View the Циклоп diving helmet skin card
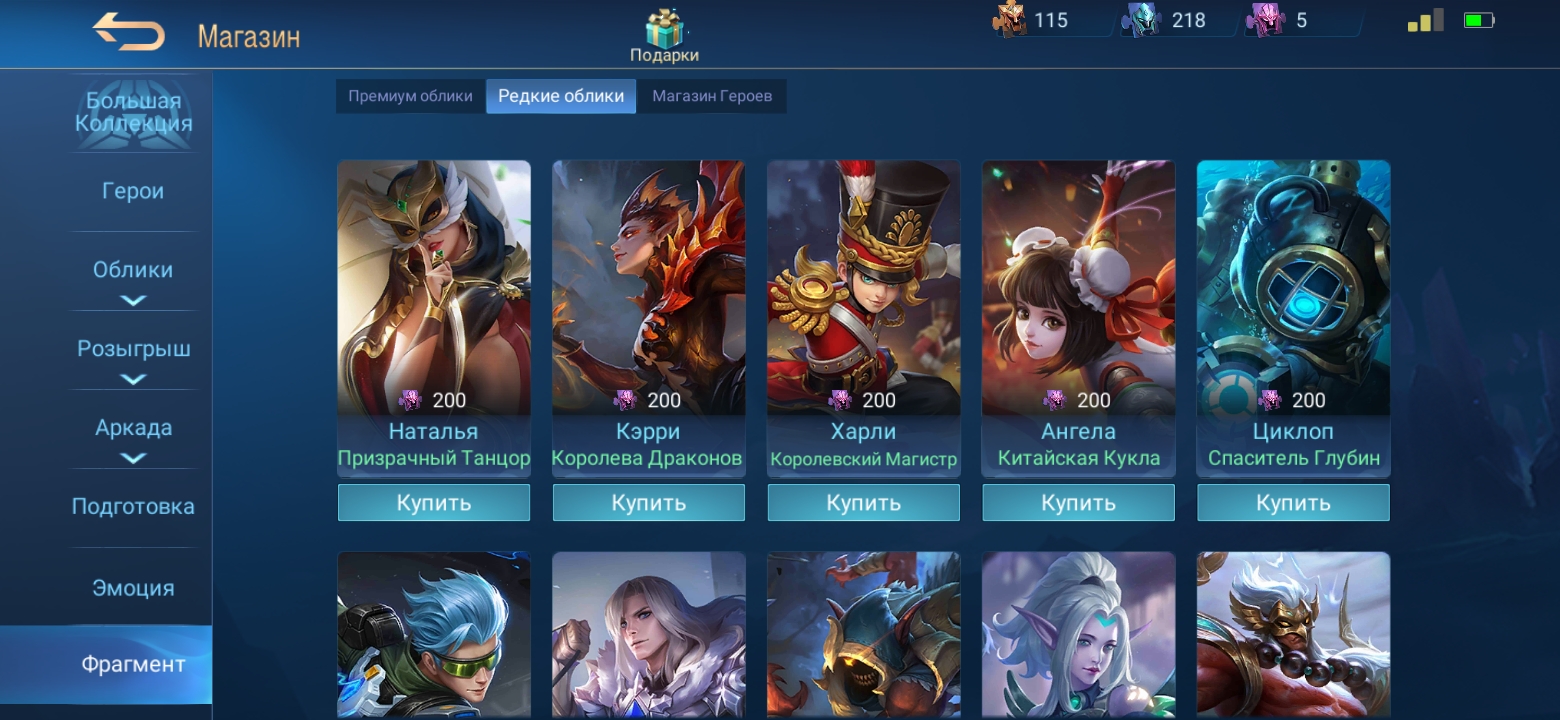 click(1293, 280)
